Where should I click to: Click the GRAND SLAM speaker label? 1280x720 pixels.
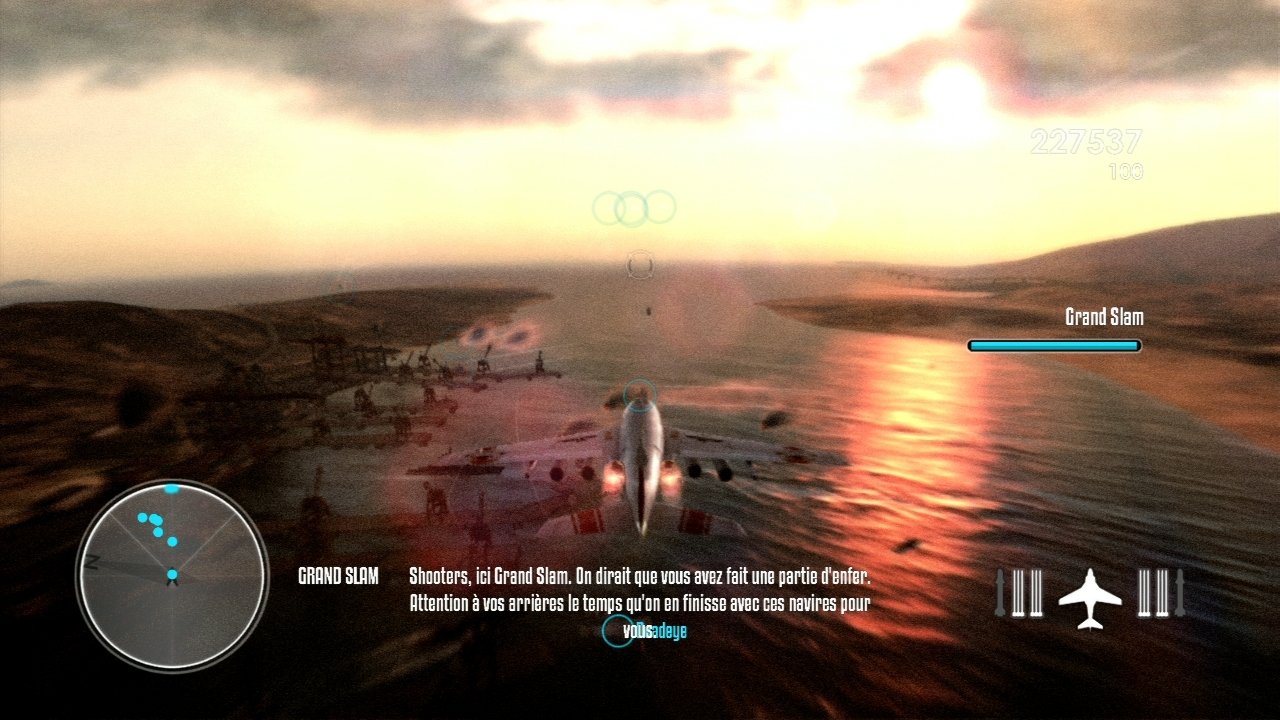tap(340, 577)
